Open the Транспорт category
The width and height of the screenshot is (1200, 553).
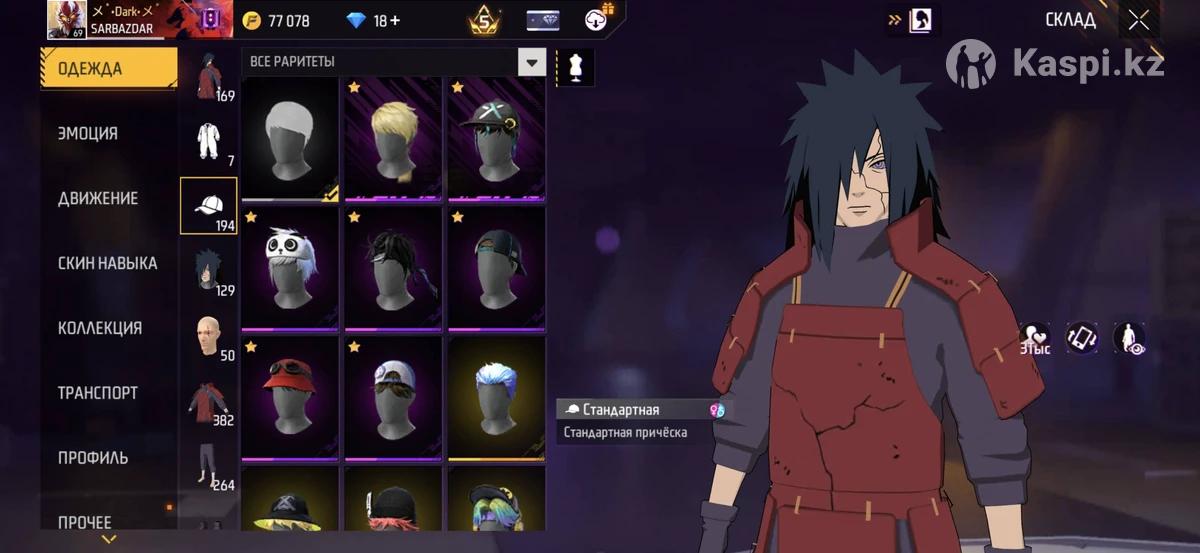pyautogui.click(x=98, y=393)
